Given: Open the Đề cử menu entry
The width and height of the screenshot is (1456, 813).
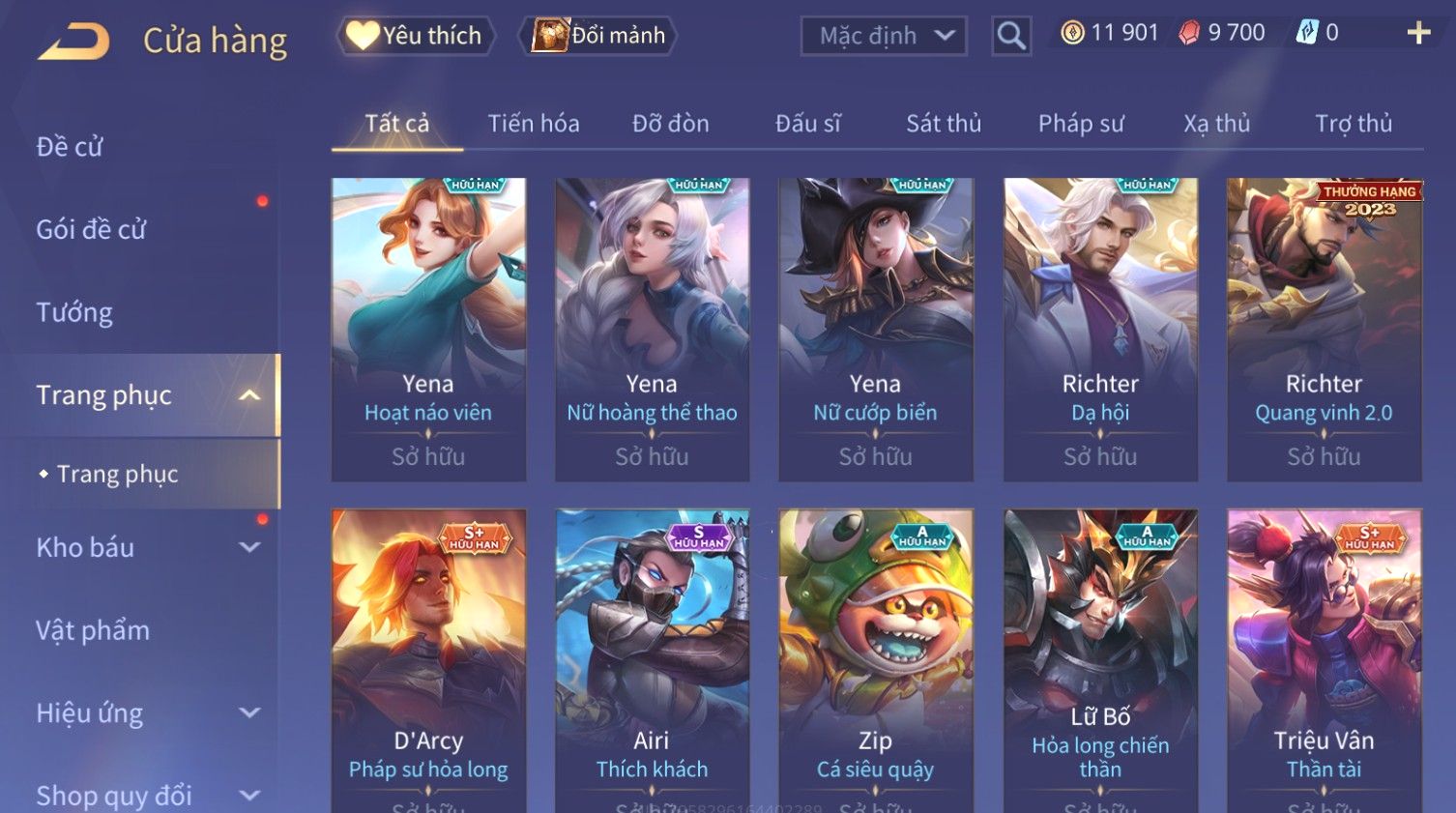Looking at the screenshot, I should click(x=70, y=147).
